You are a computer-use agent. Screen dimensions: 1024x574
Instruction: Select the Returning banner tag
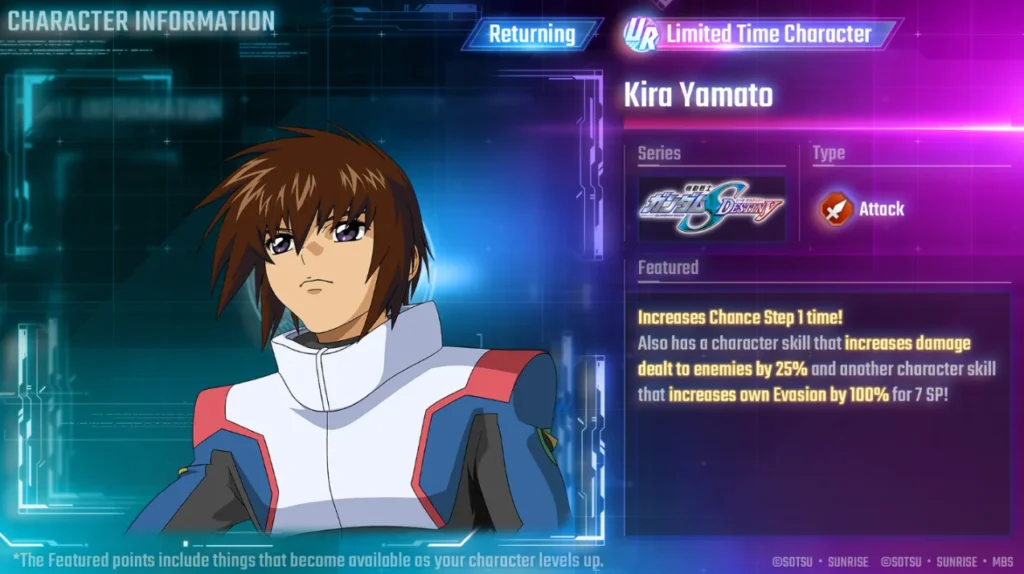(532, 34)
